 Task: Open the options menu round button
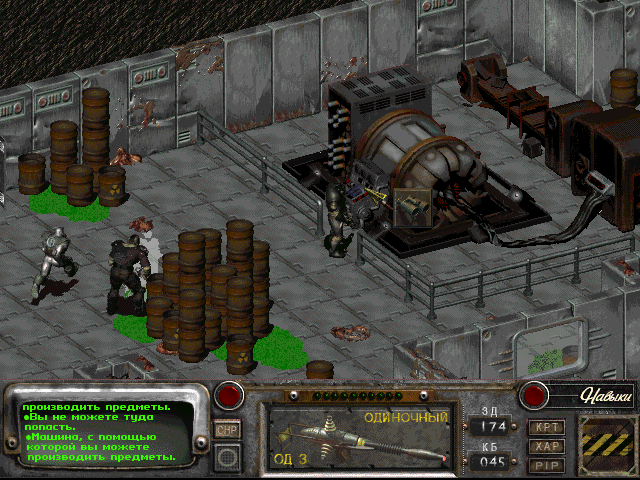tap(227, 456)
